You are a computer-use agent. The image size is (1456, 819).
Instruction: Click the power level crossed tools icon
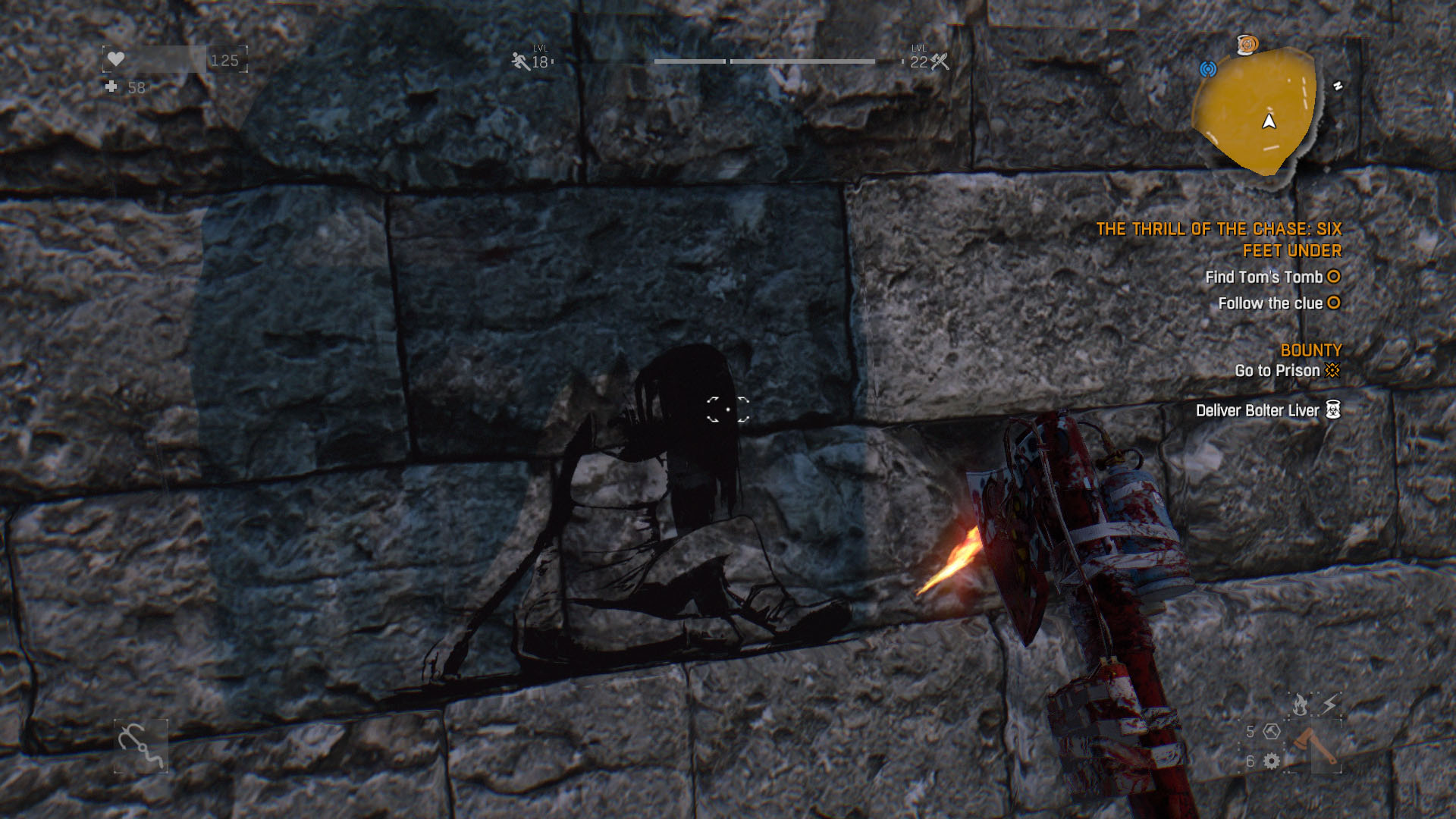tap(940, 61)
